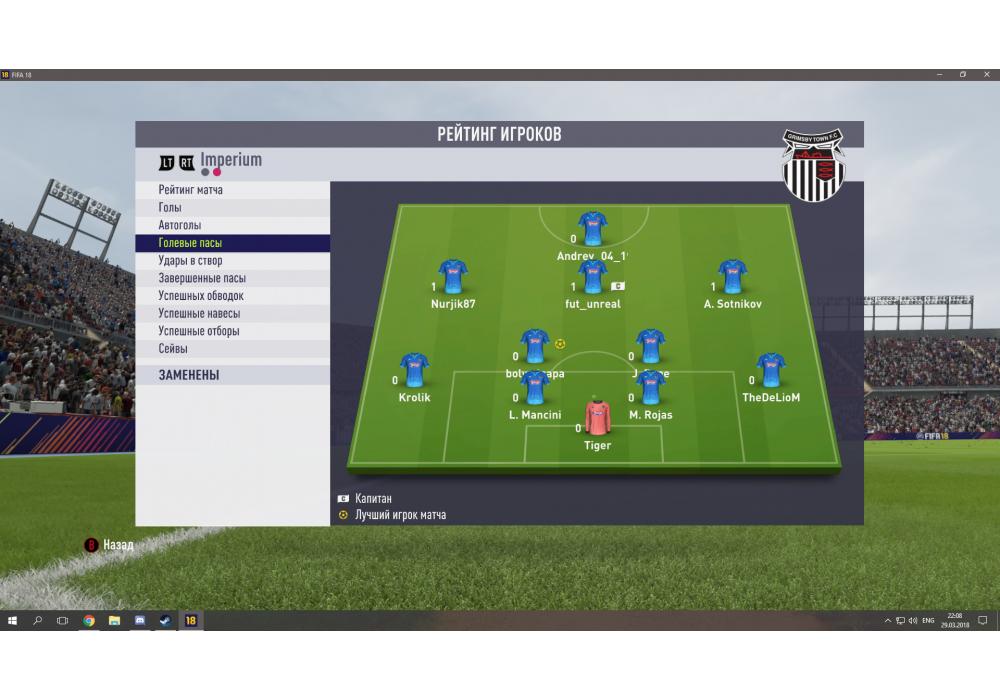
Task: Show Завершенные пасы stat
Action: click(x=202, y=278)
